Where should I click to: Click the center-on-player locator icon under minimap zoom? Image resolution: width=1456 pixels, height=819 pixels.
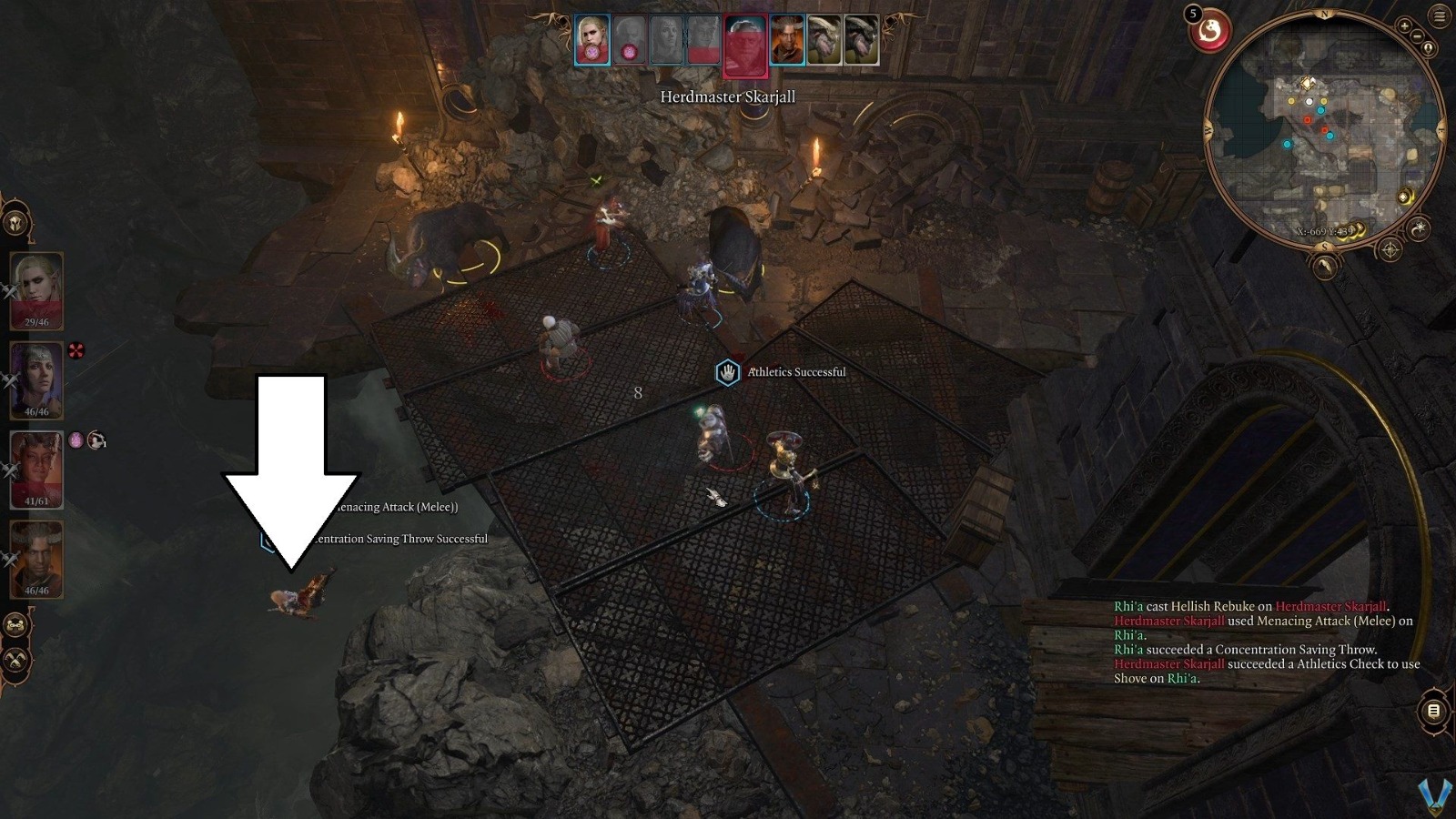1428,48
